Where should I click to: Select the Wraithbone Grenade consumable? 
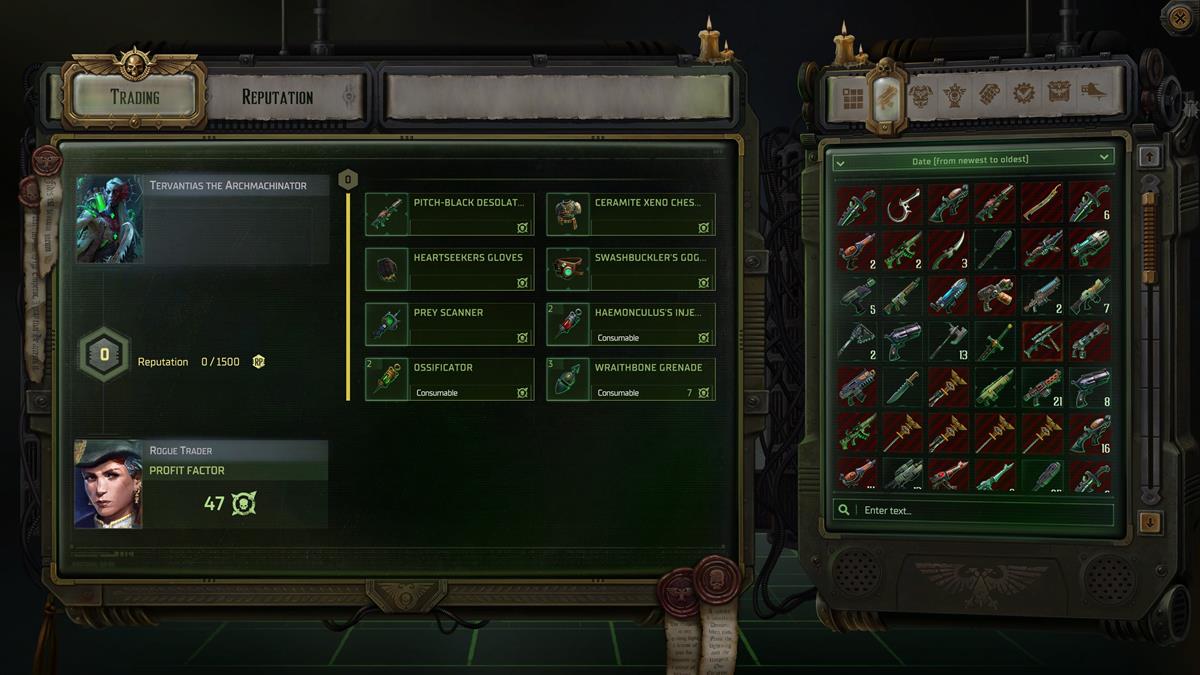tap(631, 379)
